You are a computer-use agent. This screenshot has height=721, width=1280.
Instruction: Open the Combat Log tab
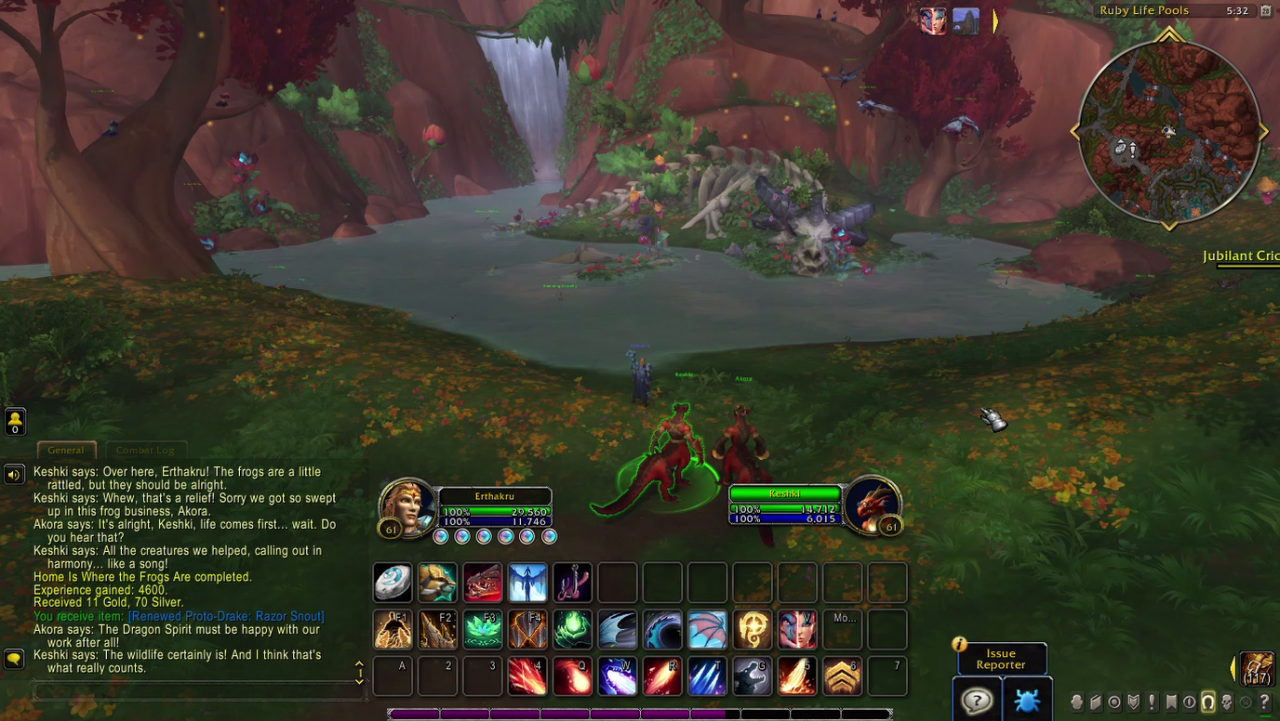pos(145,450)
